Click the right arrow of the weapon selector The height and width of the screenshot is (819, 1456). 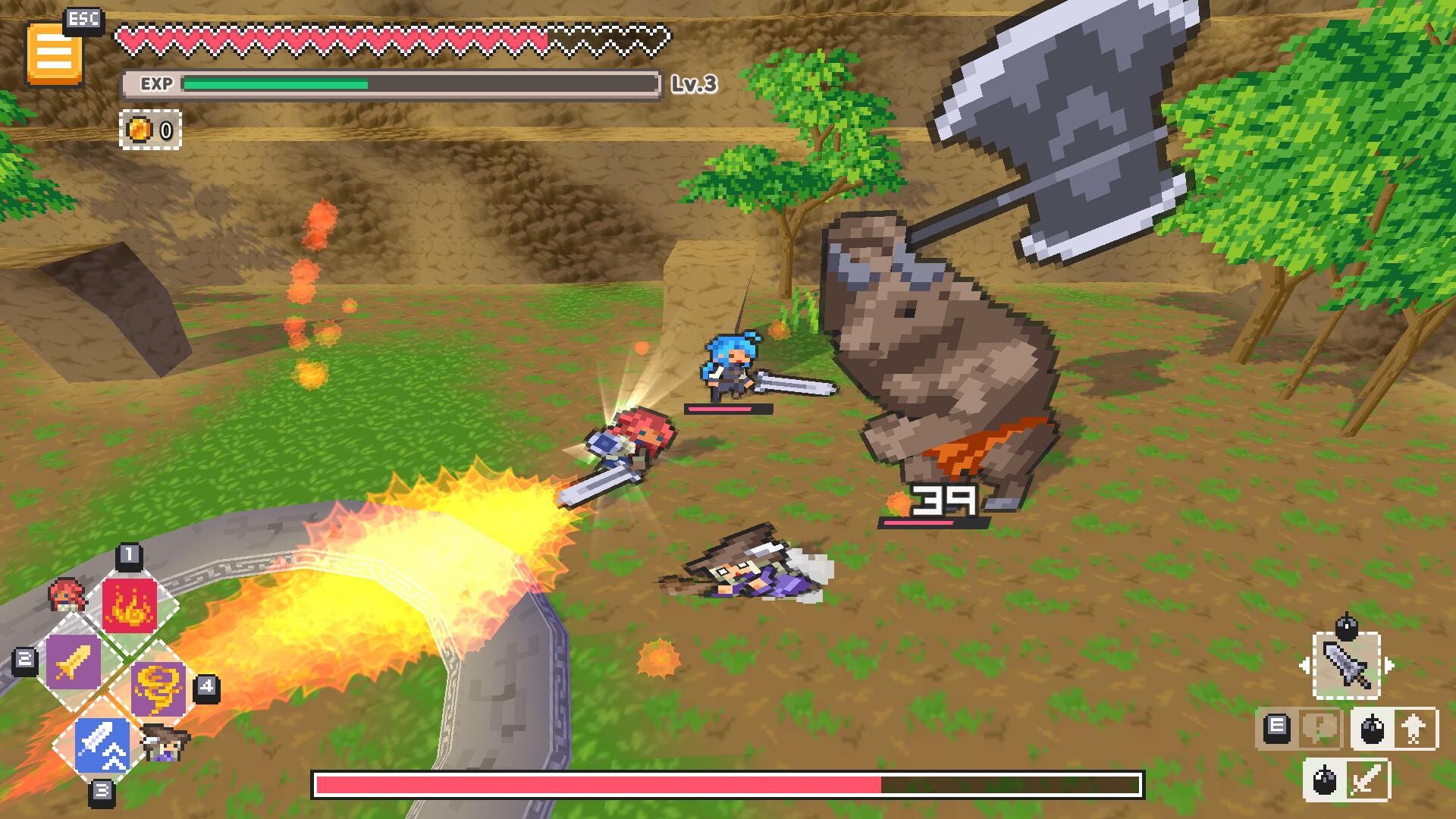1389,665
